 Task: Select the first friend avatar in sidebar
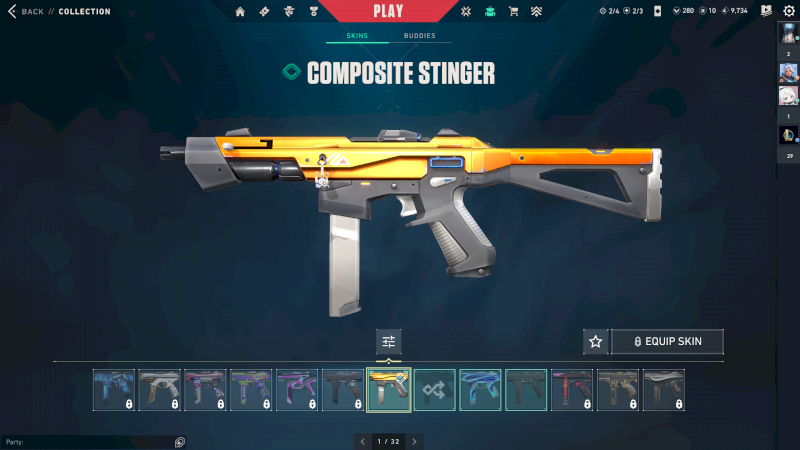point(788,35)
